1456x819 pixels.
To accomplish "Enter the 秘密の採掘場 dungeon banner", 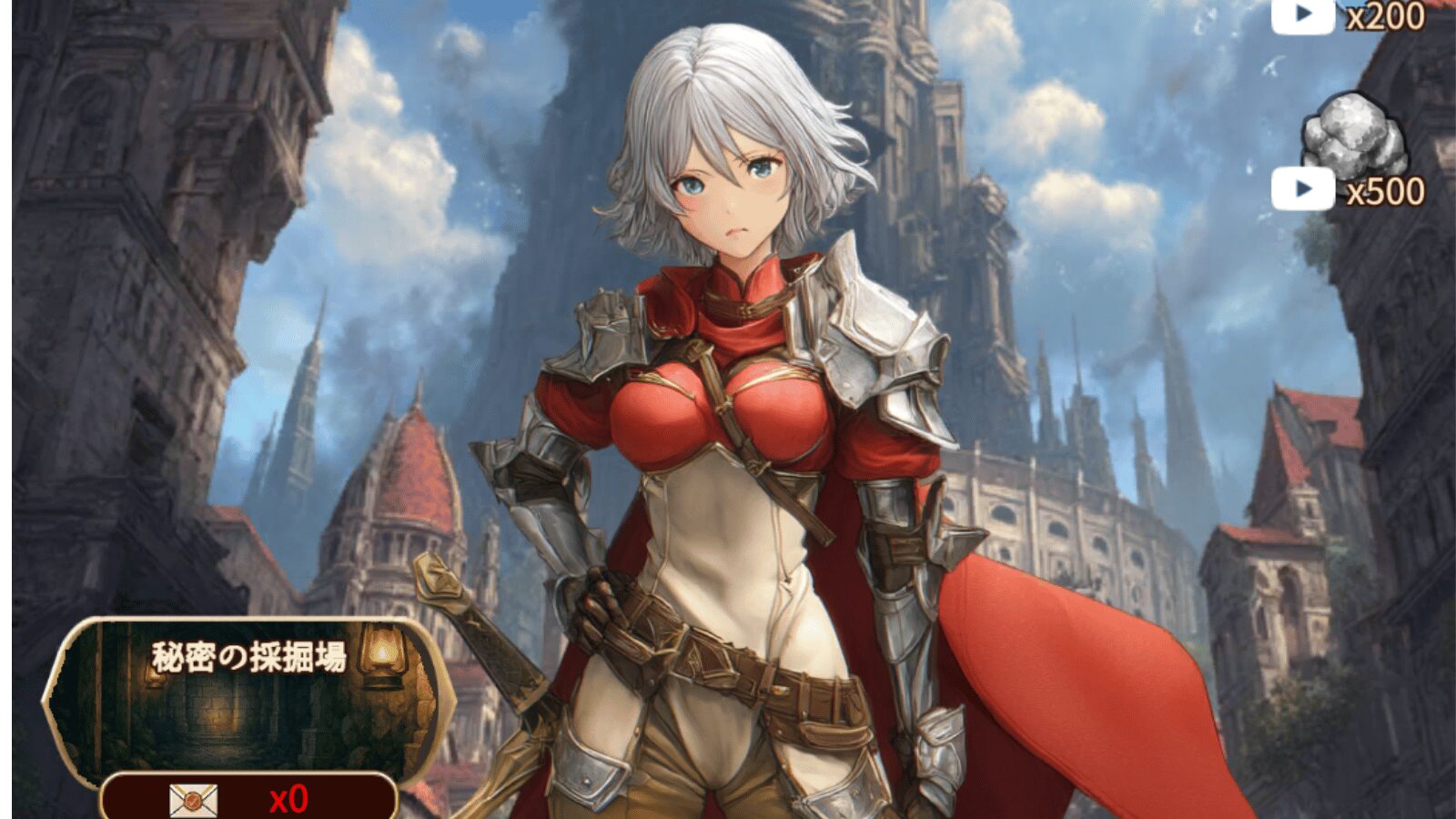I will [248, 696].
